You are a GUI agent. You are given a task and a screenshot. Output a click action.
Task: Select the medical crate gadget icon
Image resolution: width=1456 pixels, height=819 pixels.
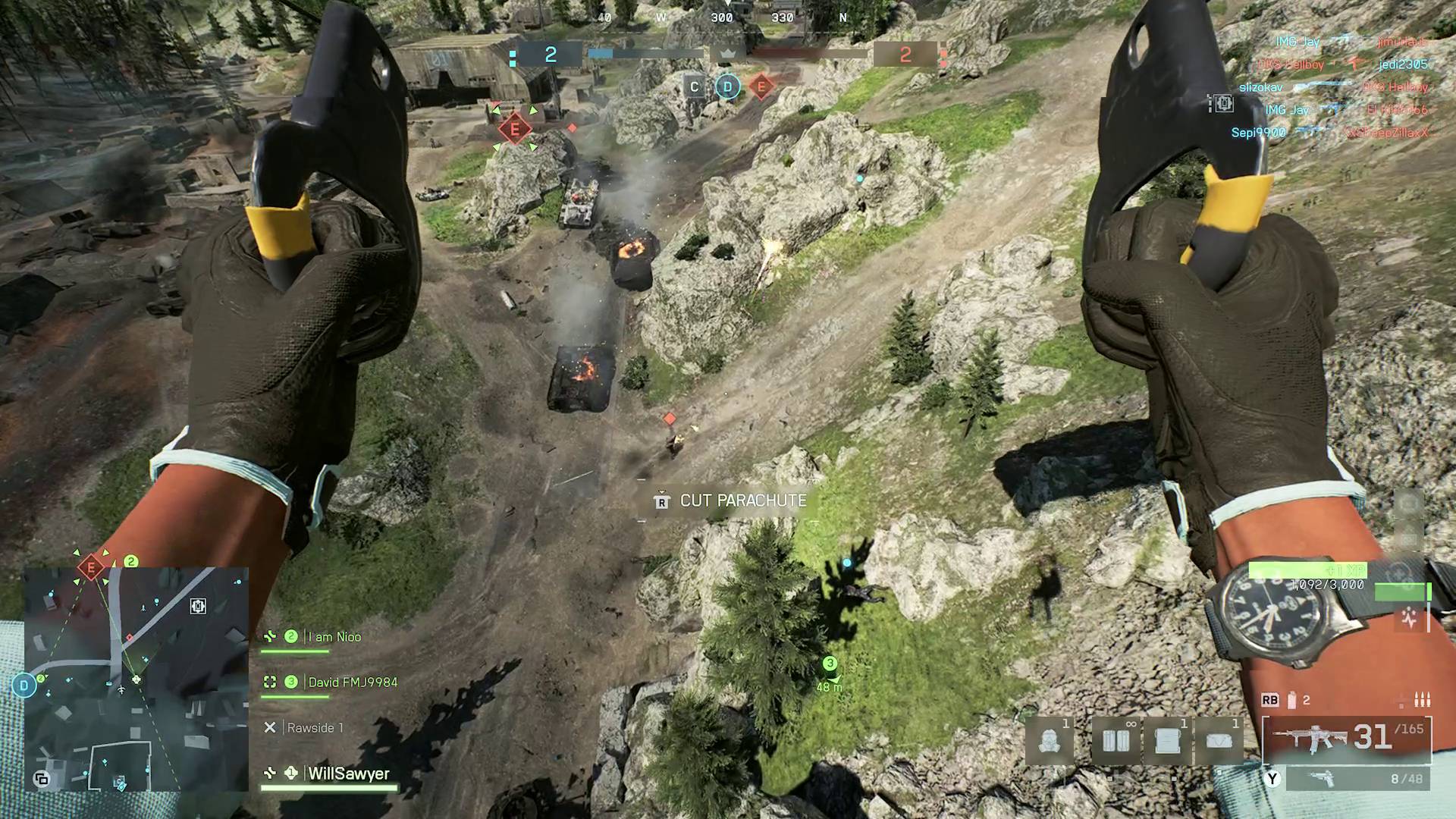pyautogui.click(x=1167, y=739)
